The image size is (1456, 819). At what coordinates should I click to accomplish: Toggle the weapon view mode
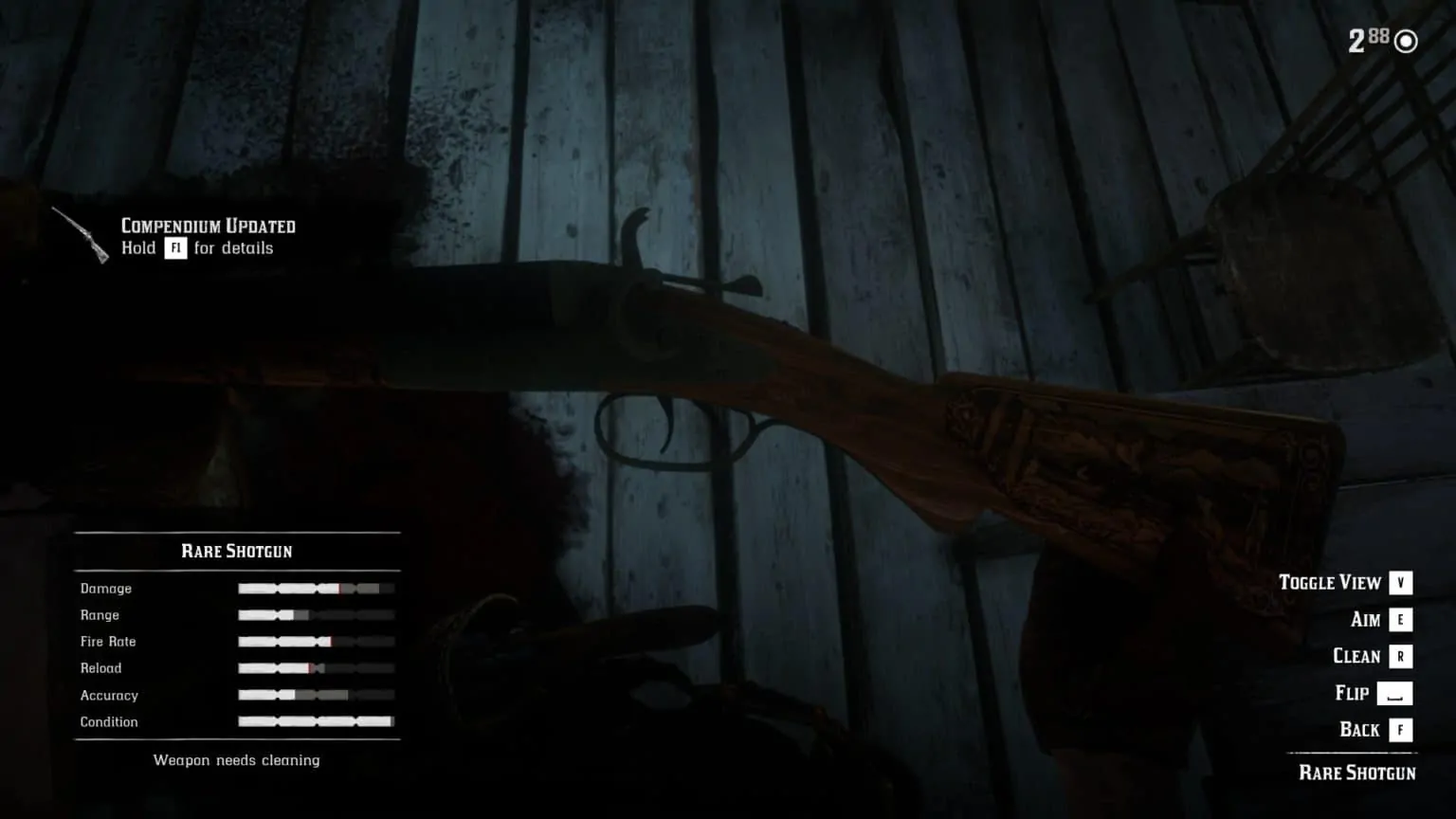(x=1330, y=583)
